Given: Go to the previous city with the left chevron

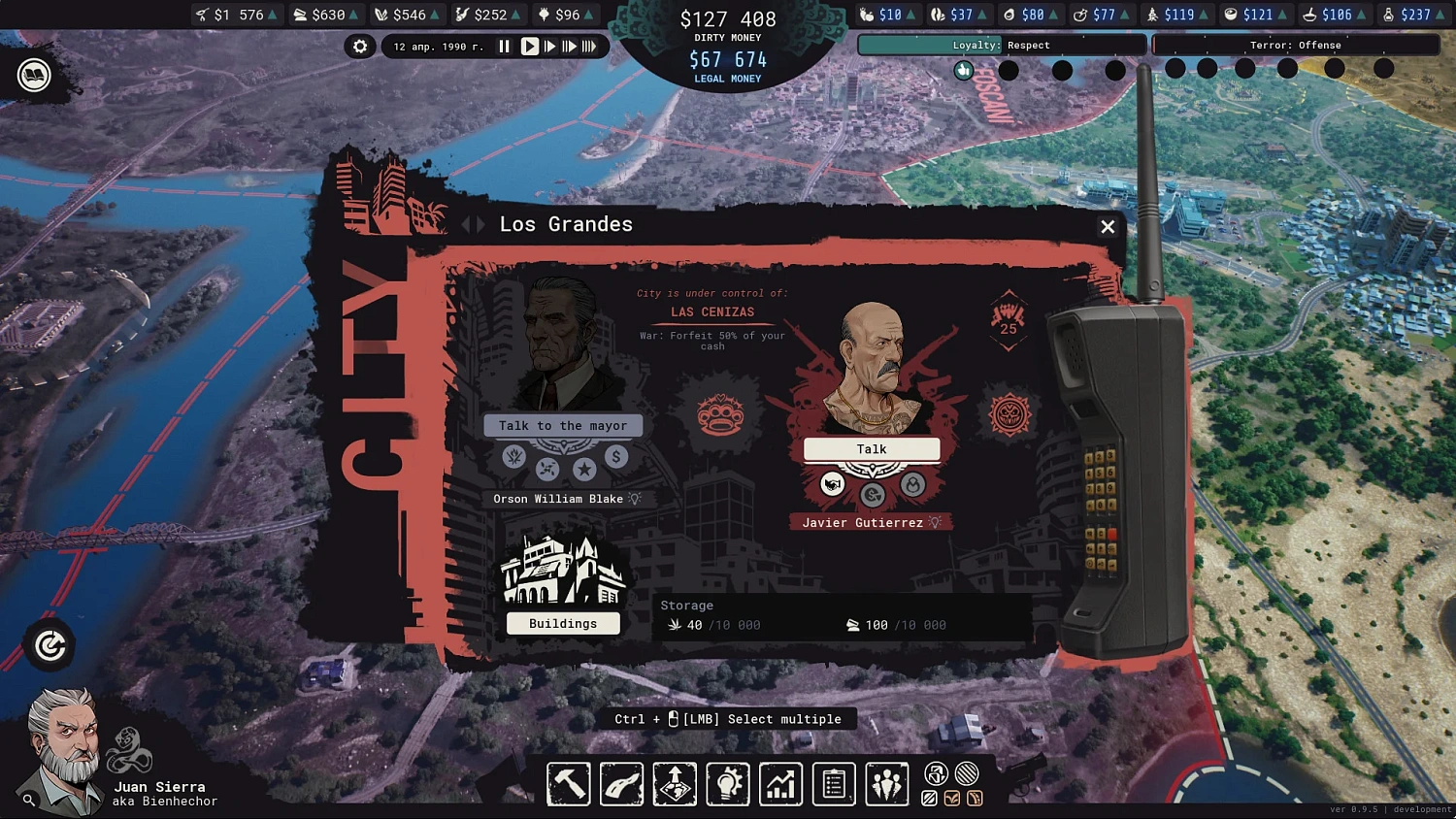Looking at the screenshot, I should [469, 224].
